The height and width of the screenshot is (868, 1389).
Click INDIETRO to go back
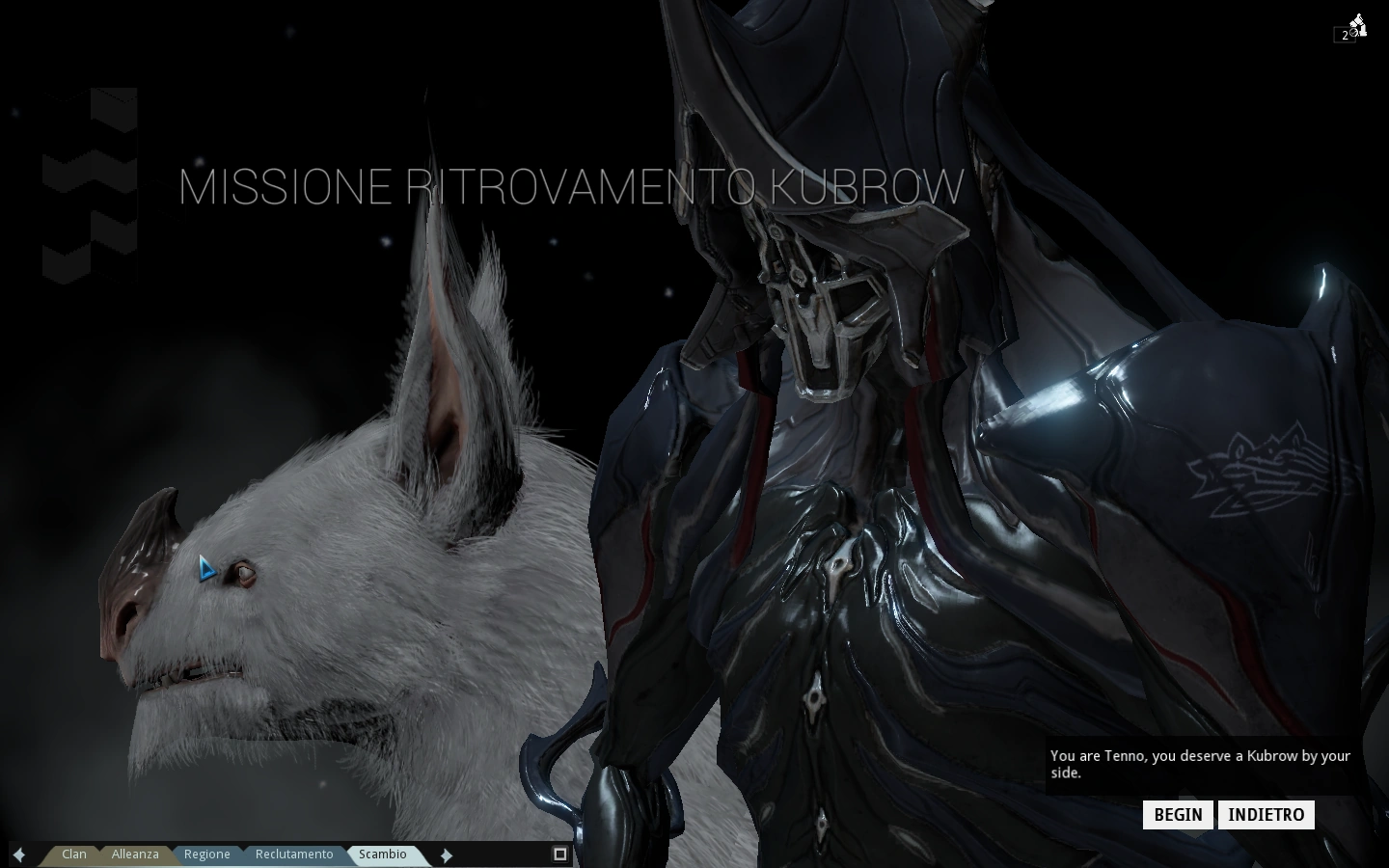[x=1266, y=814]
